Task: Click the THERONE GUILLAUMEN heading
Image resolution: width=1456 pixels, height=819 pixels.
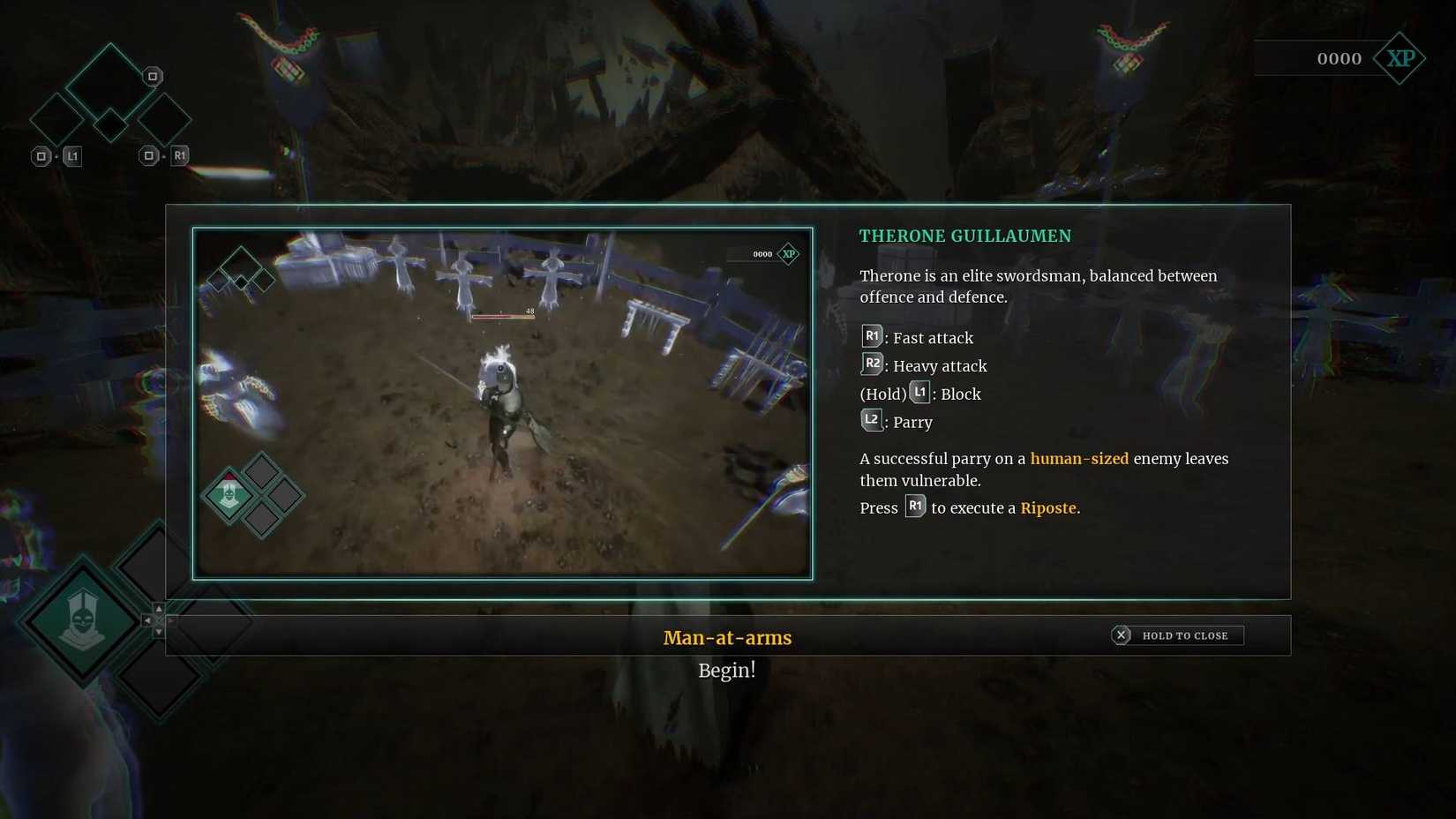Action: pos(964,236)
